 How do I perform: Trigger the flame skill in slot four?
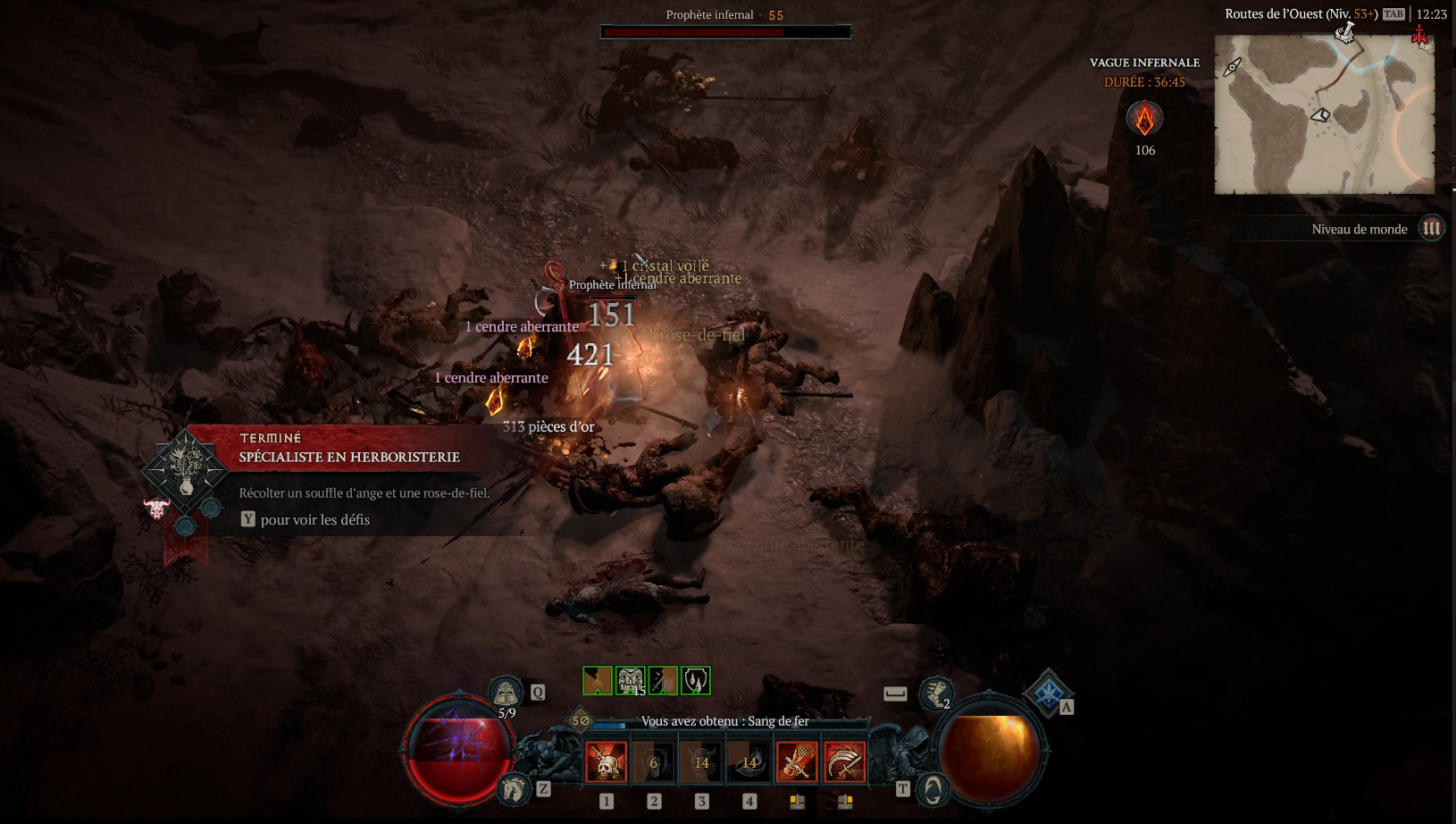pyautogui.click(x=749, y=762)
